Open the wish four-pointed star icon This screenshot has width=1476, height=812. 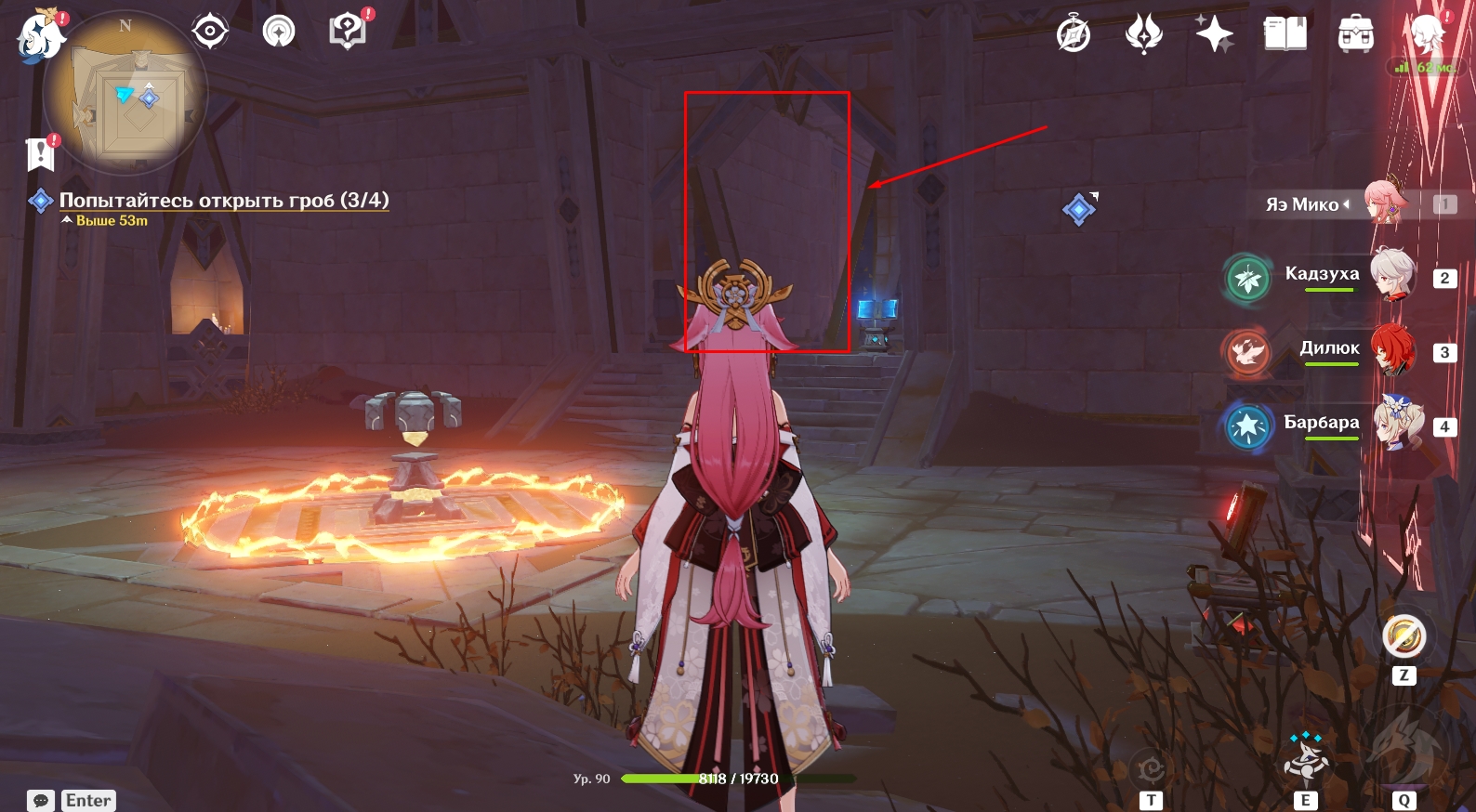pos(1214,34)
